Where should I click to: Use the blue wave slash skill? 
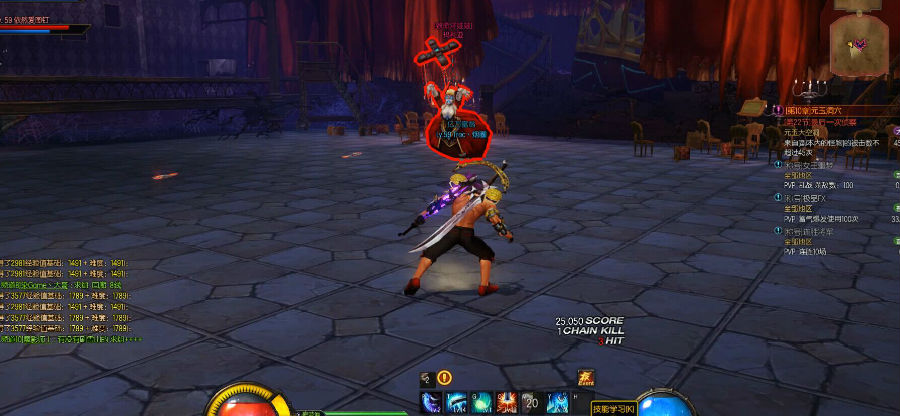coord(456,402)
